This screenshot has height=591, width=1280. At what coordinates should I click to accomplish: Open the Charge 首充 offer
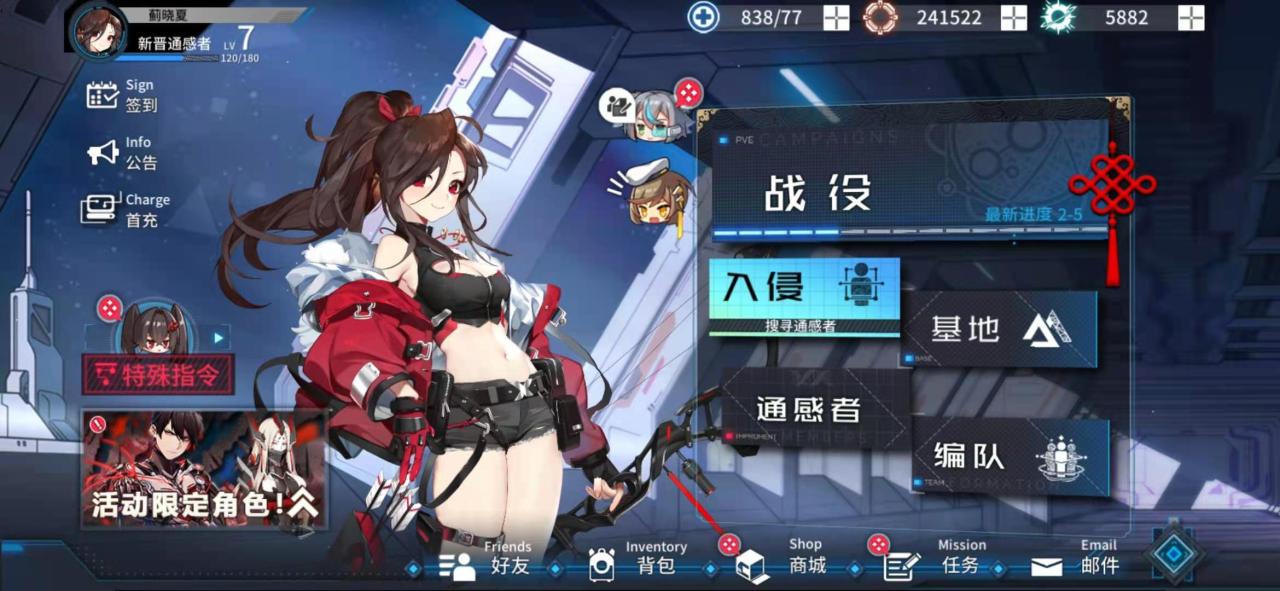[126, 210]
